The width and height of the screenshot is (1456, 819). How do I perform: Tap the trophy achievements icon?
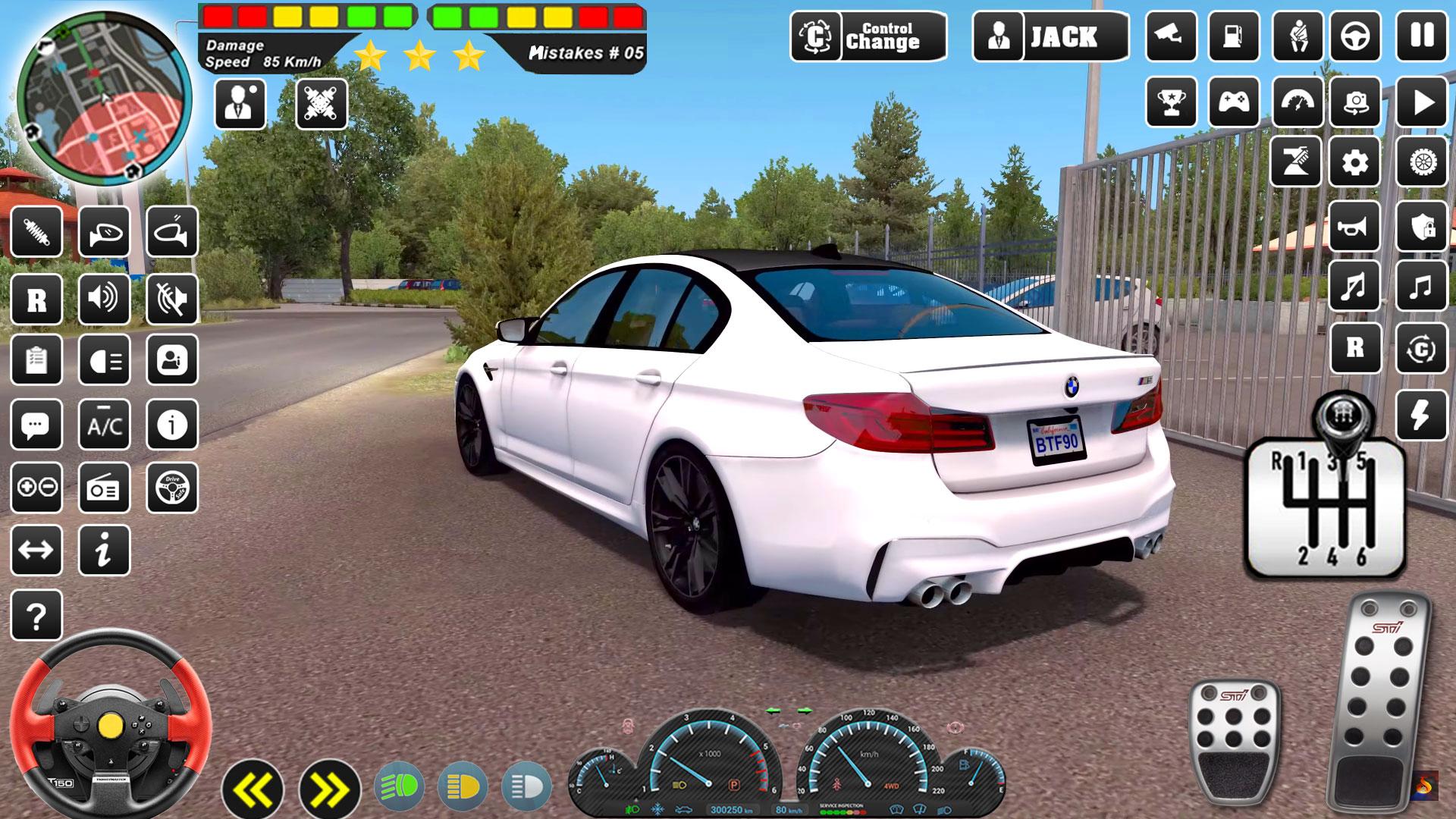click(1171, 101)
